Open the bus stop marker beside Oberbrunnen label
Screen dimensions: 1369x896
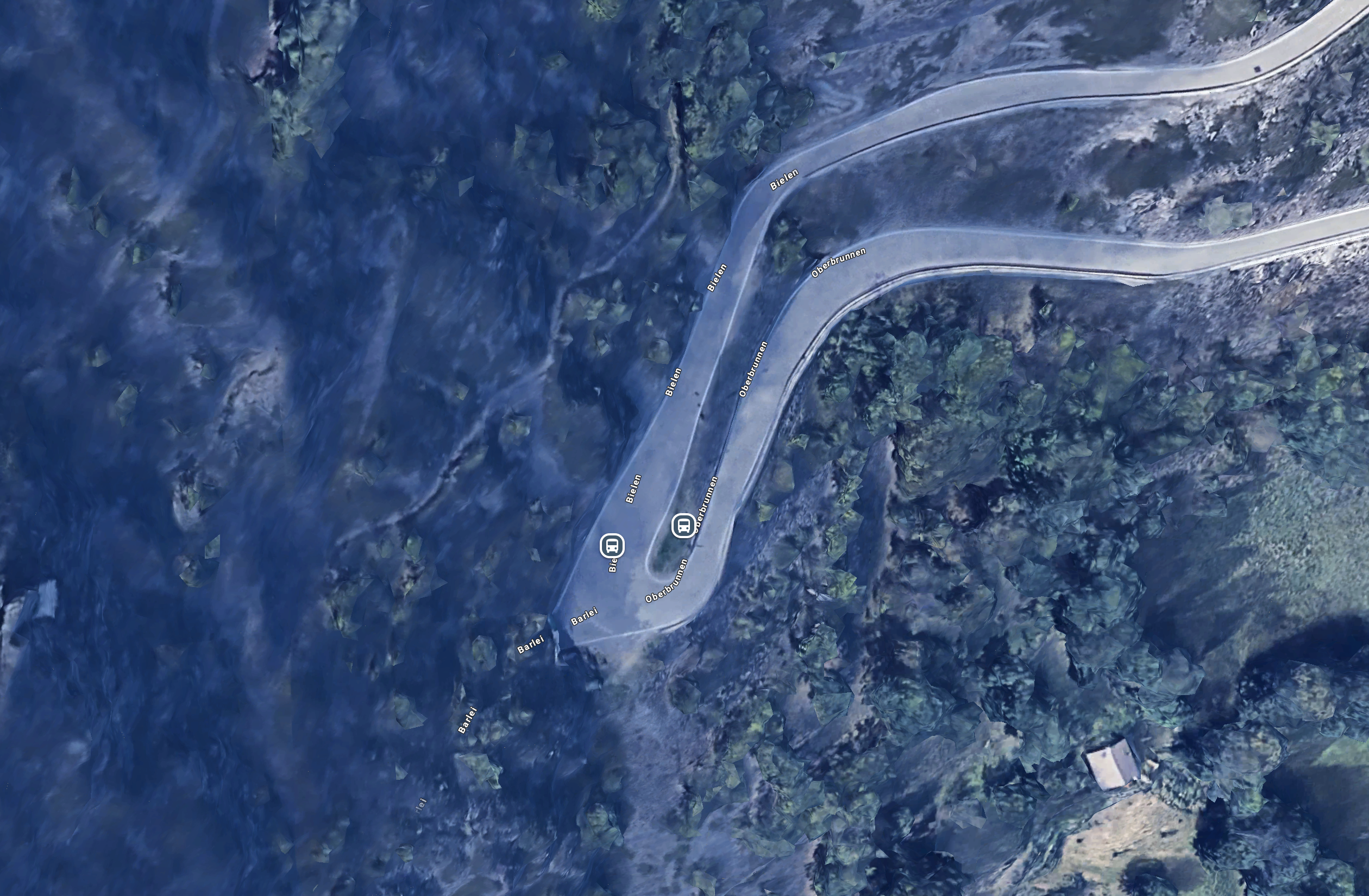683,525
